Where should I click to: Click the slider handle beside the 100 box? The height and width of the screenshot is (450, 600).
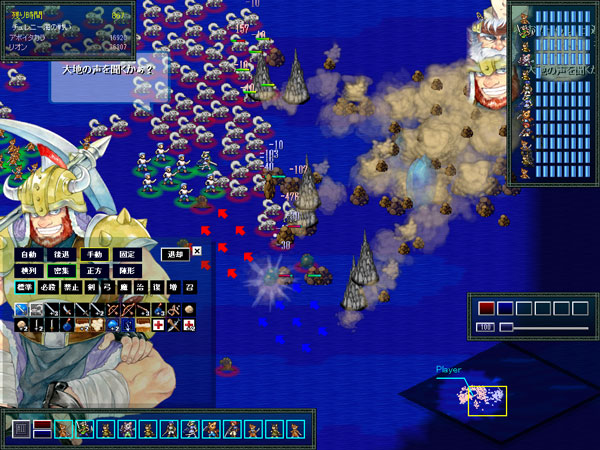coord(506,326)
